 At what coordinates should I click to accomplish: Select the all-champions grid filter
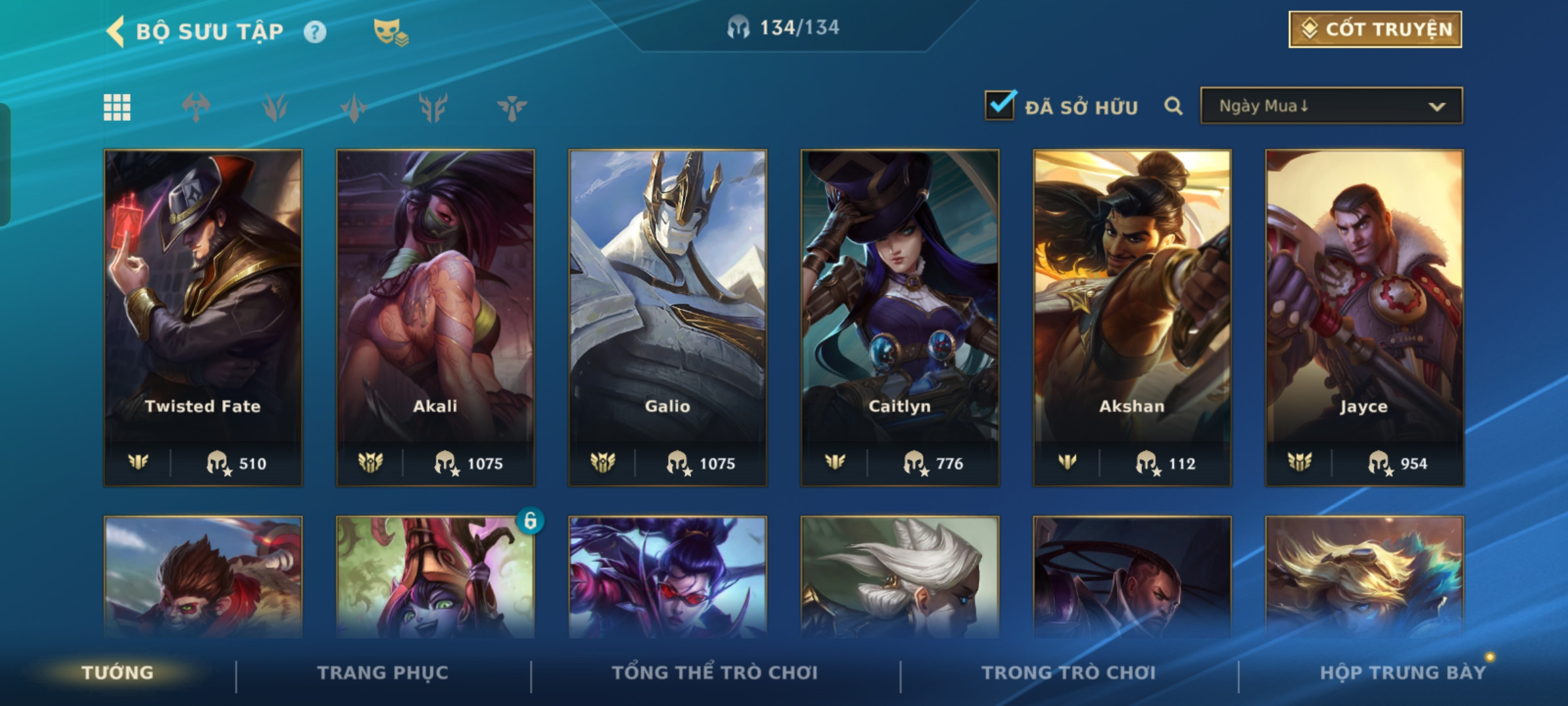(117, 107)
